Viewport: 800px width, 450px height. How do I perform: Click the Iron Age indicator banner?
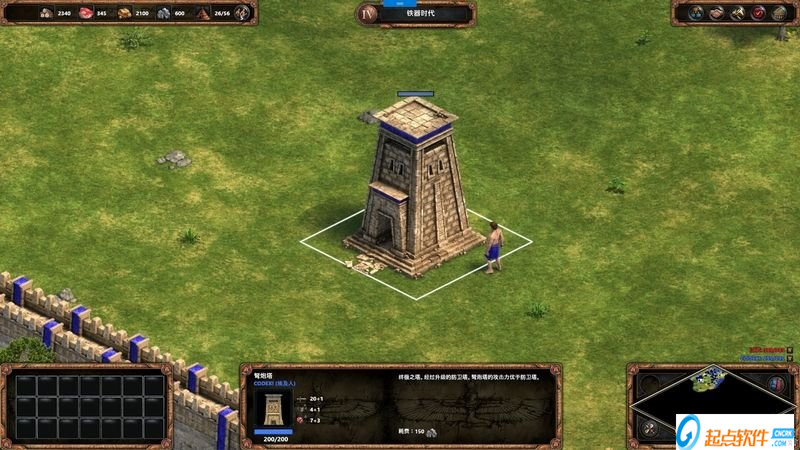[x=415, y=14]
